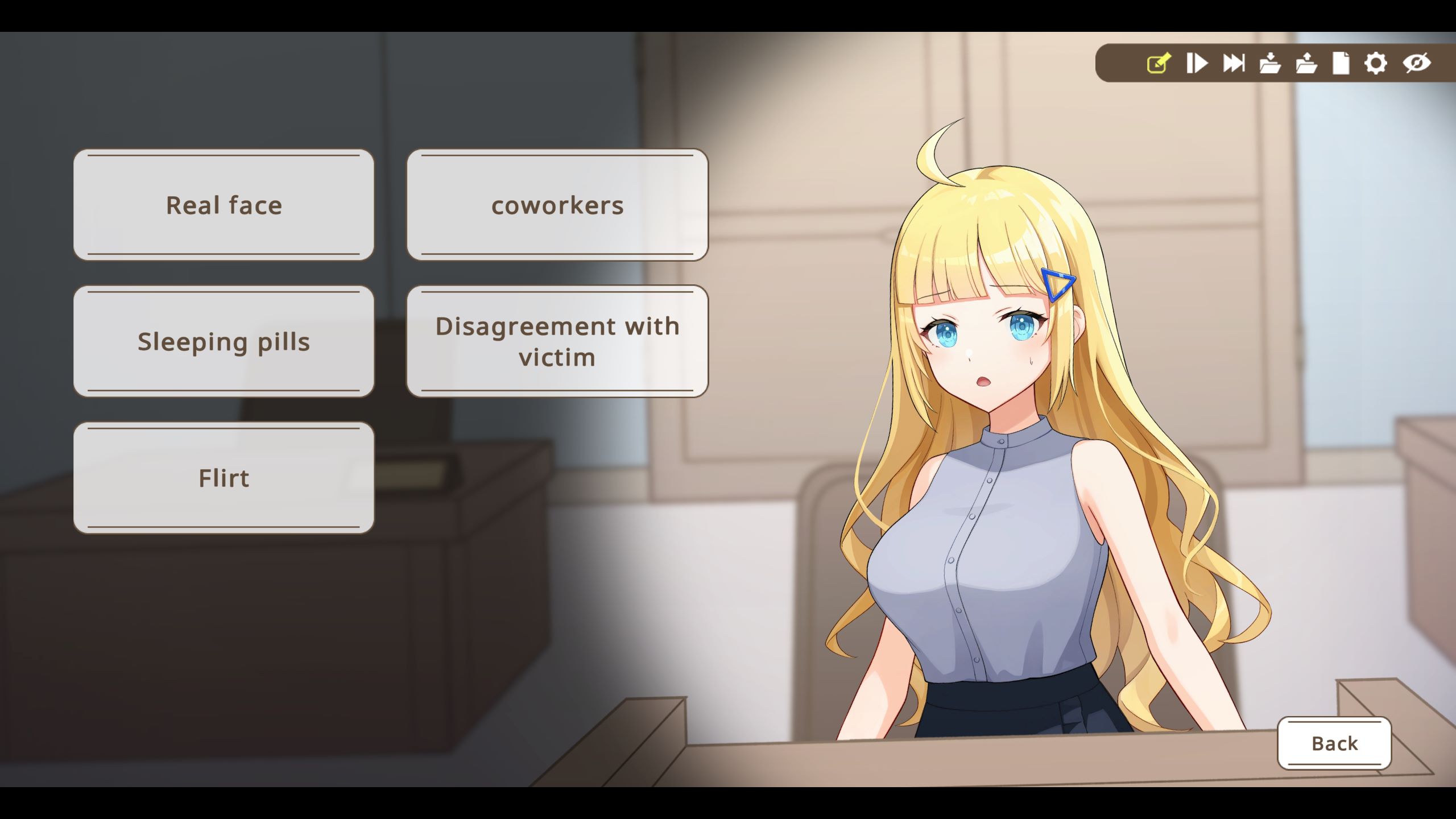This screenshot has width=1456, height=819.
Task: Activate skip mode to fast-forward dialogue
Action: (x=1233, y=64)
